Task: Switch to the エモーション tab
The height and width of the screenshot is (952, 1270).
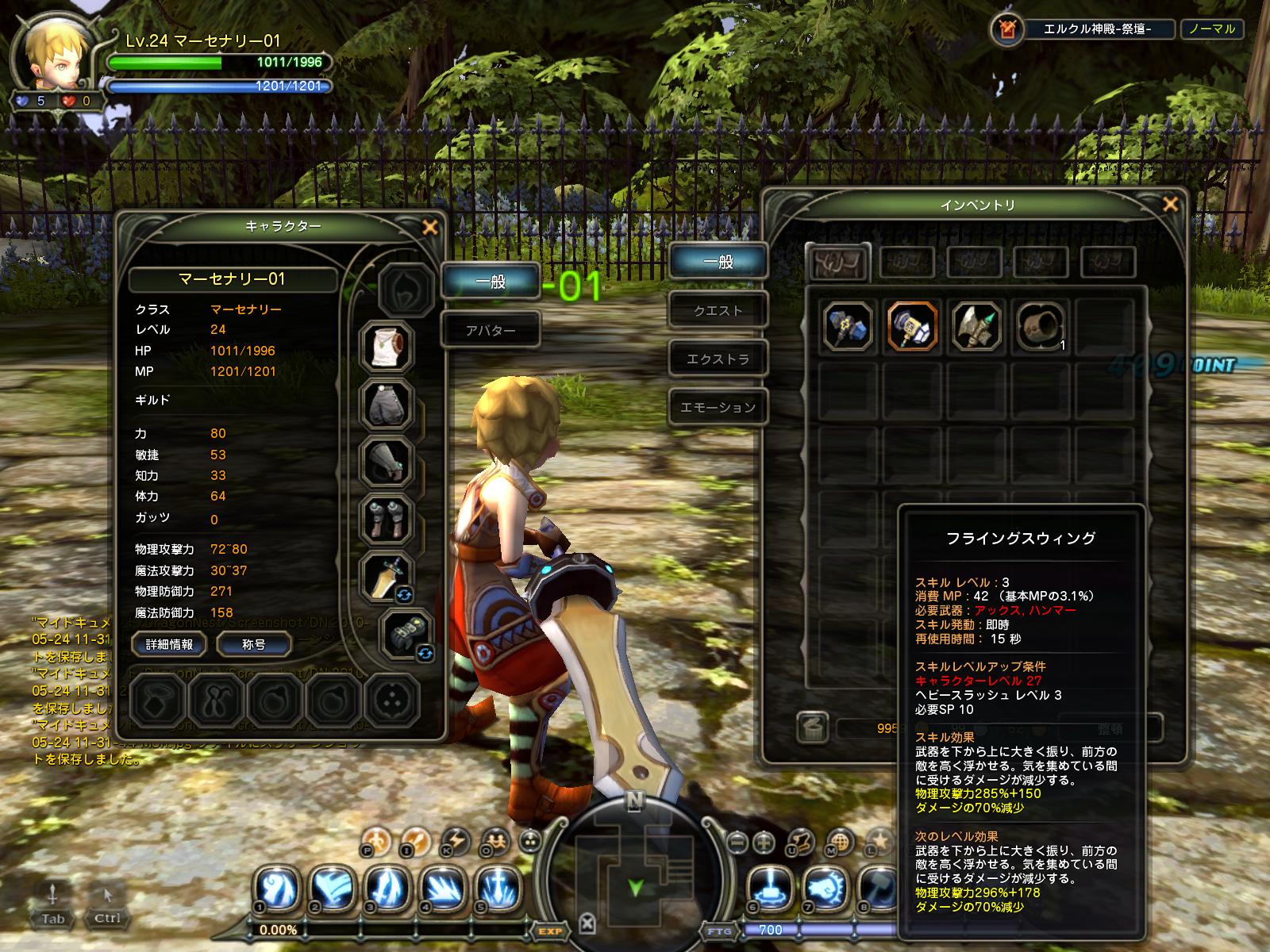Action: [x=718, y=408]
